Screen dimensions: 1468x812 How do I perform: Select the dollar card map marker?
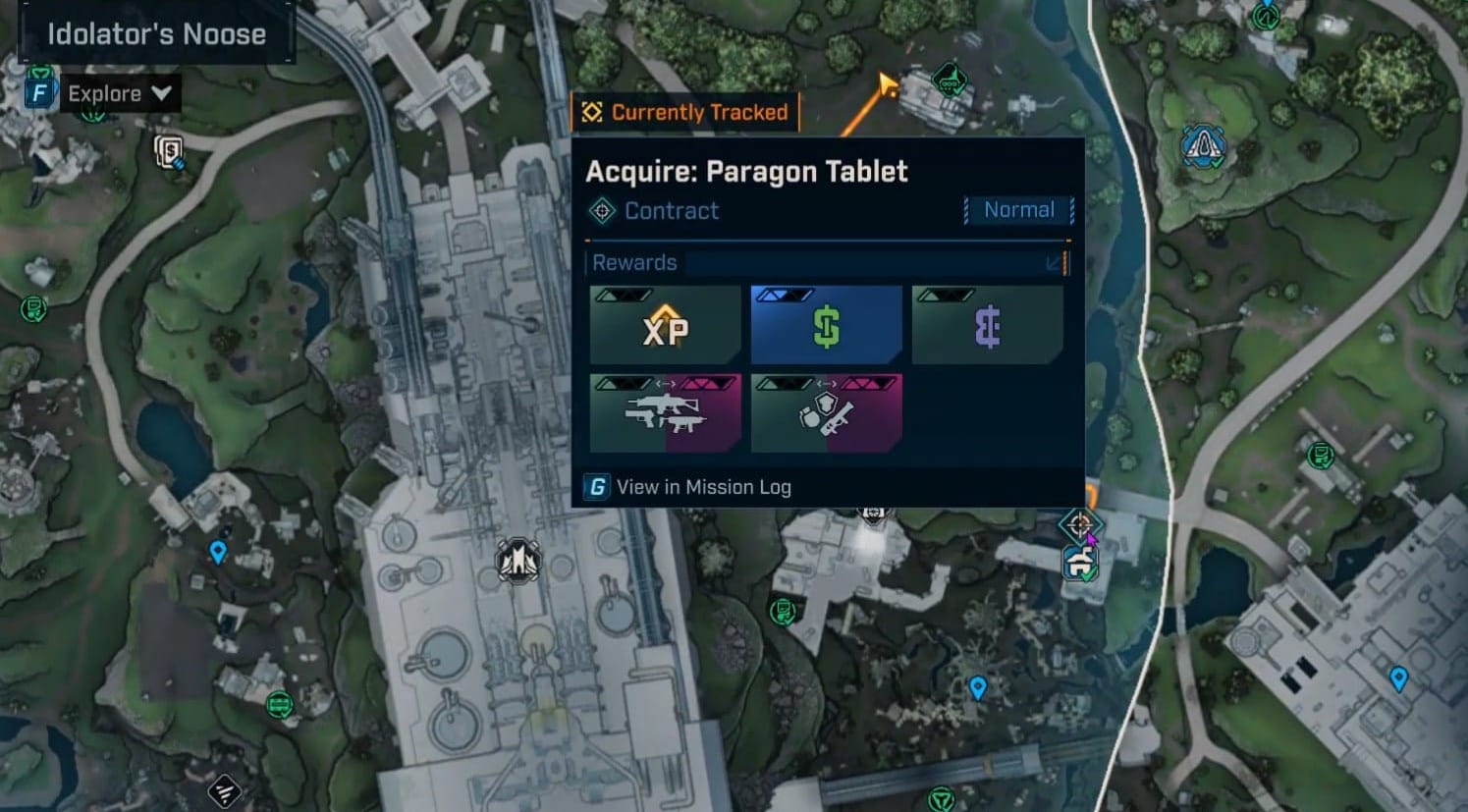pos(169,151)
